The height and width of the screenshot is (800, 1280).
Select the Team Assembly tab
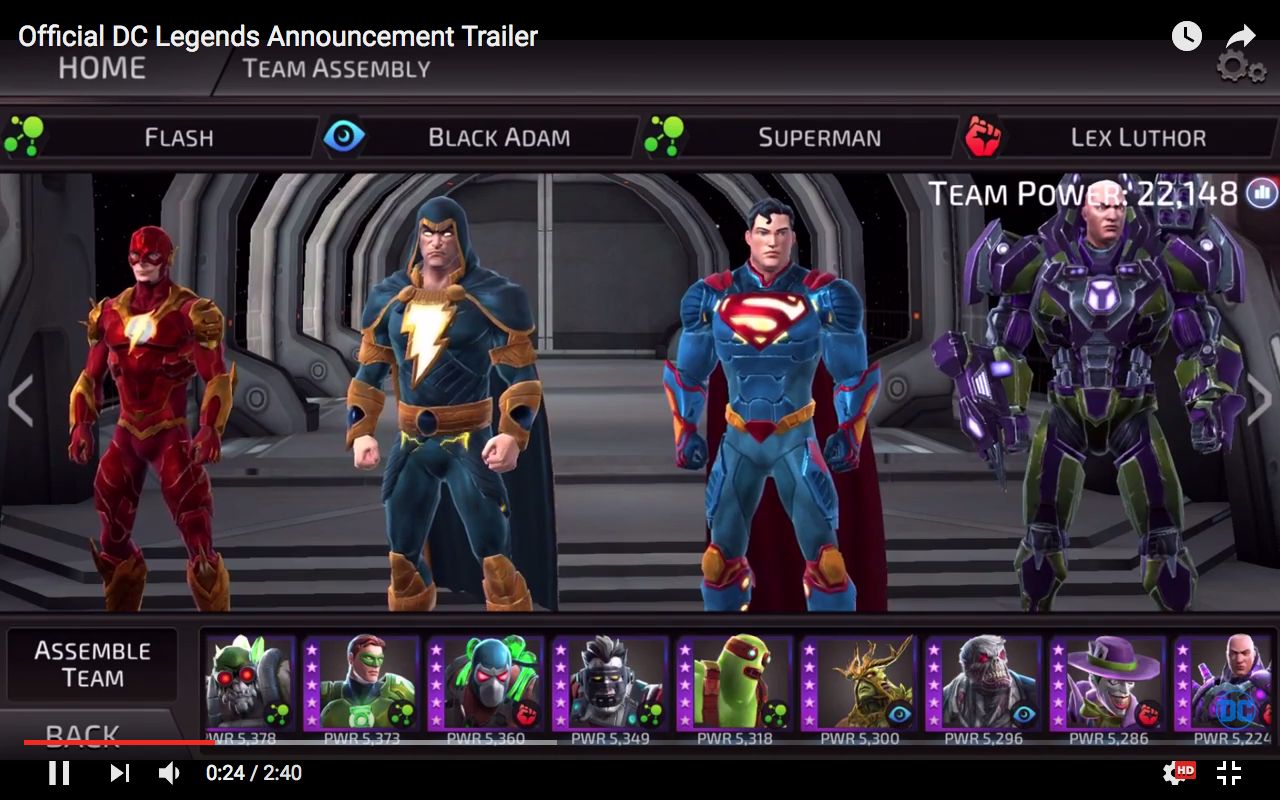pos(335,68)
